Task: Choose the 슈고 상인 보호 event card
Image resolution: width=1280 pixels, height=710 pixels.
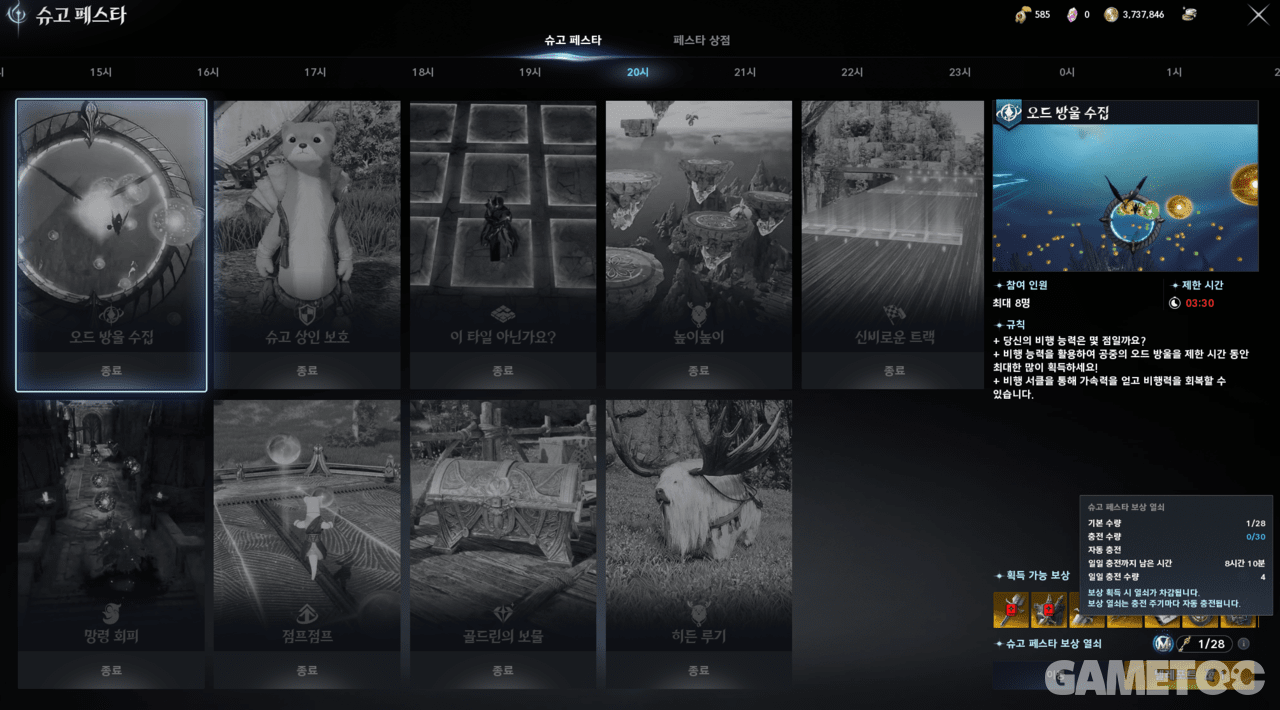Action: pos(307,244)
